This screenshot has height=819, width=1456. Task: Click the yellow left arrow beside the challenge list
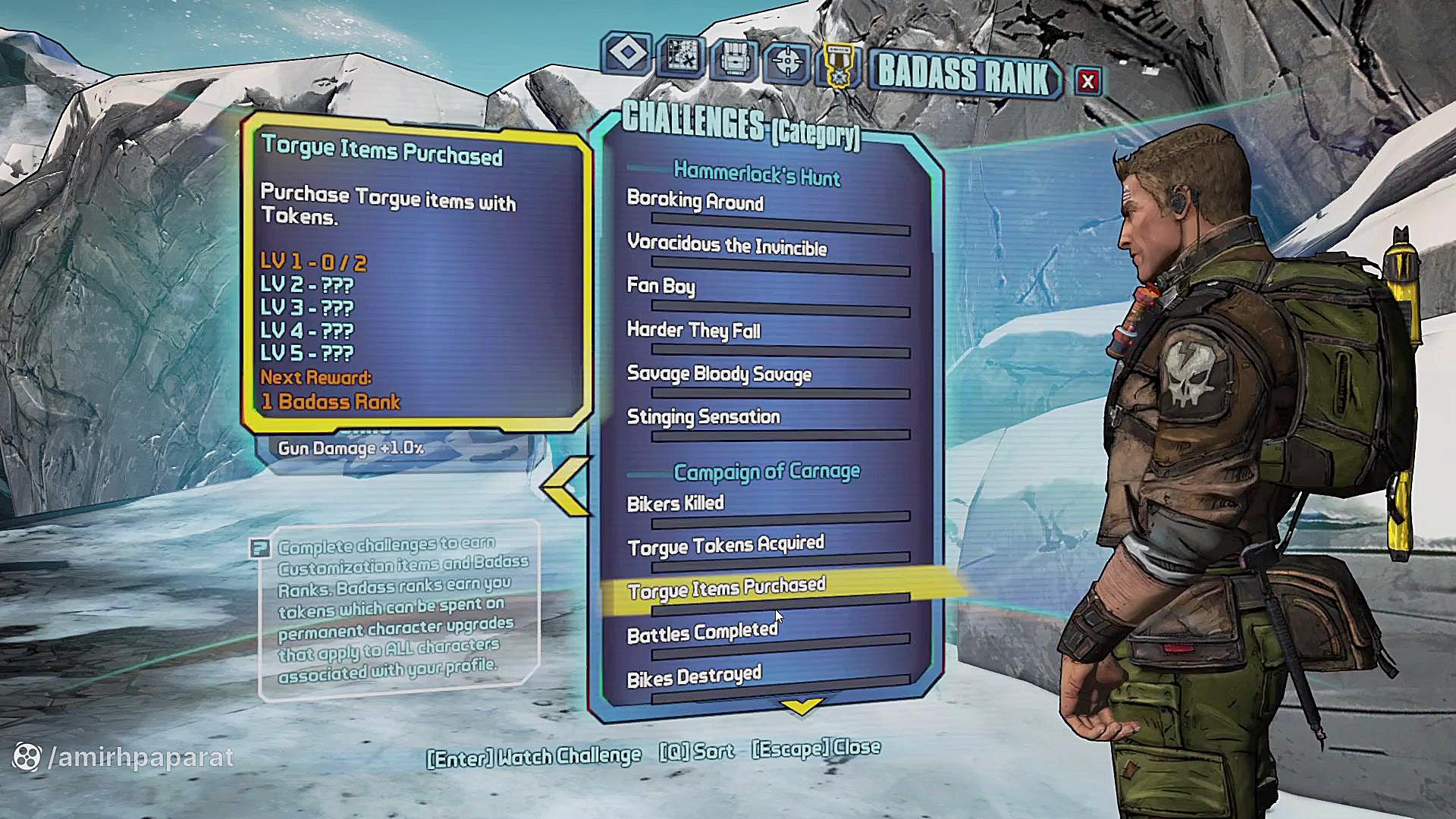coord(567,487)
